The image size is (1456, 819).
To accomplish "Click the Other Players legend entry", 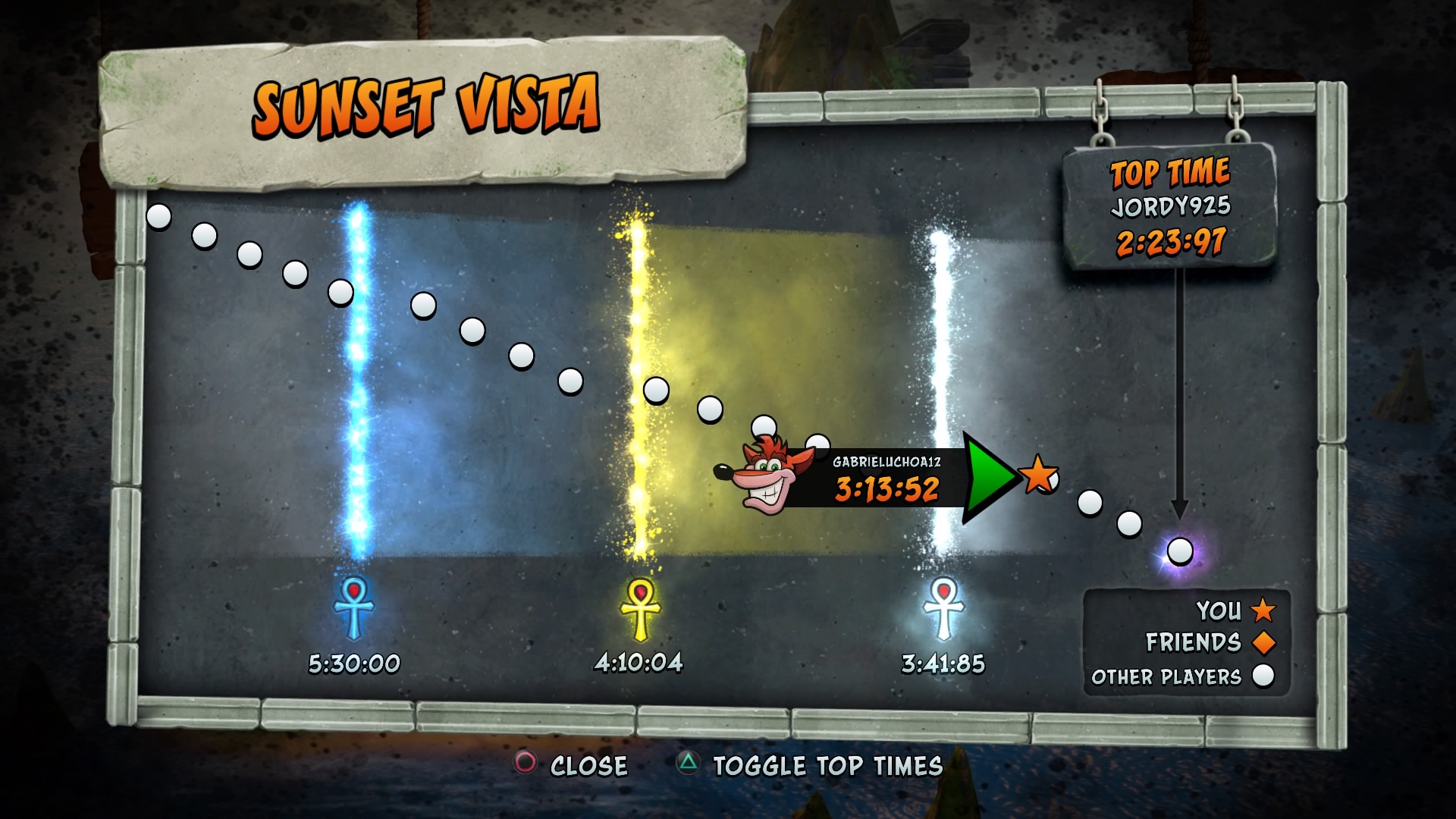I will click(1182, 676).
